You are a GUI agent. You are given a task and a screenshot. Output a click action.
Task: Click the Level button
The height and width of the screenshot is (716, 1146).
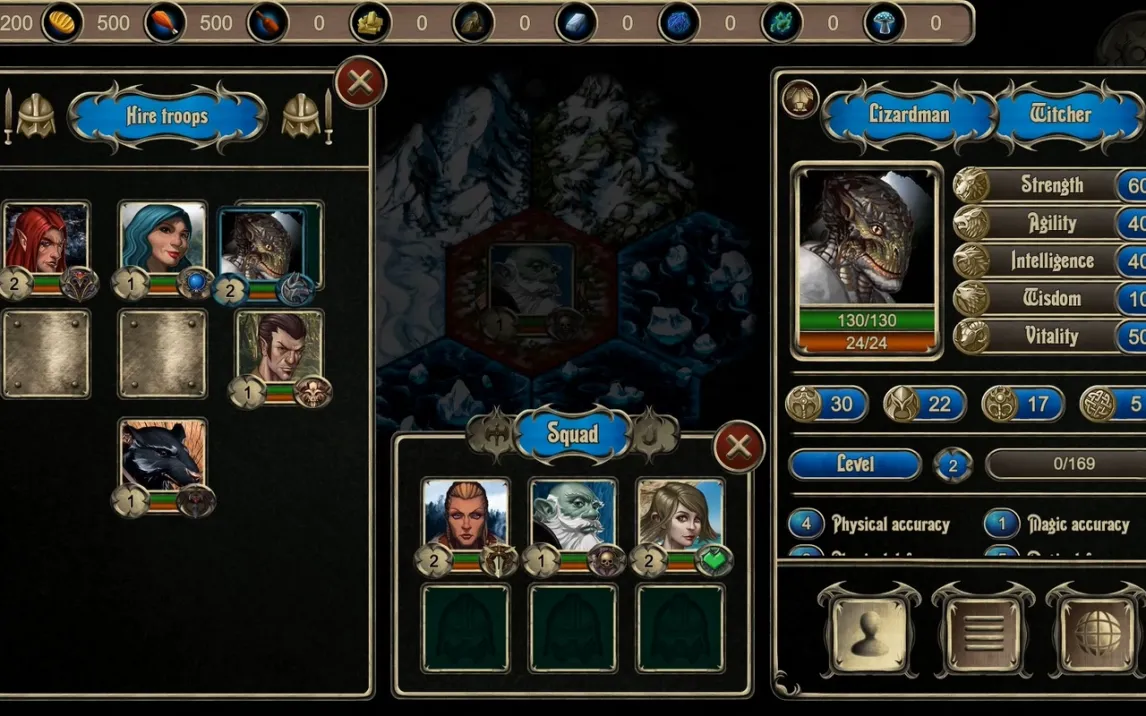click(x=854, y=465)
